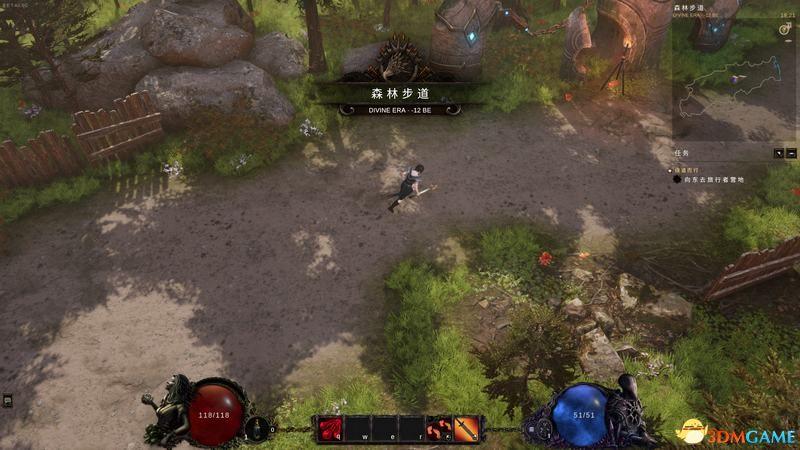
Task: Use the red swirling slash skill
Action: 439,428
